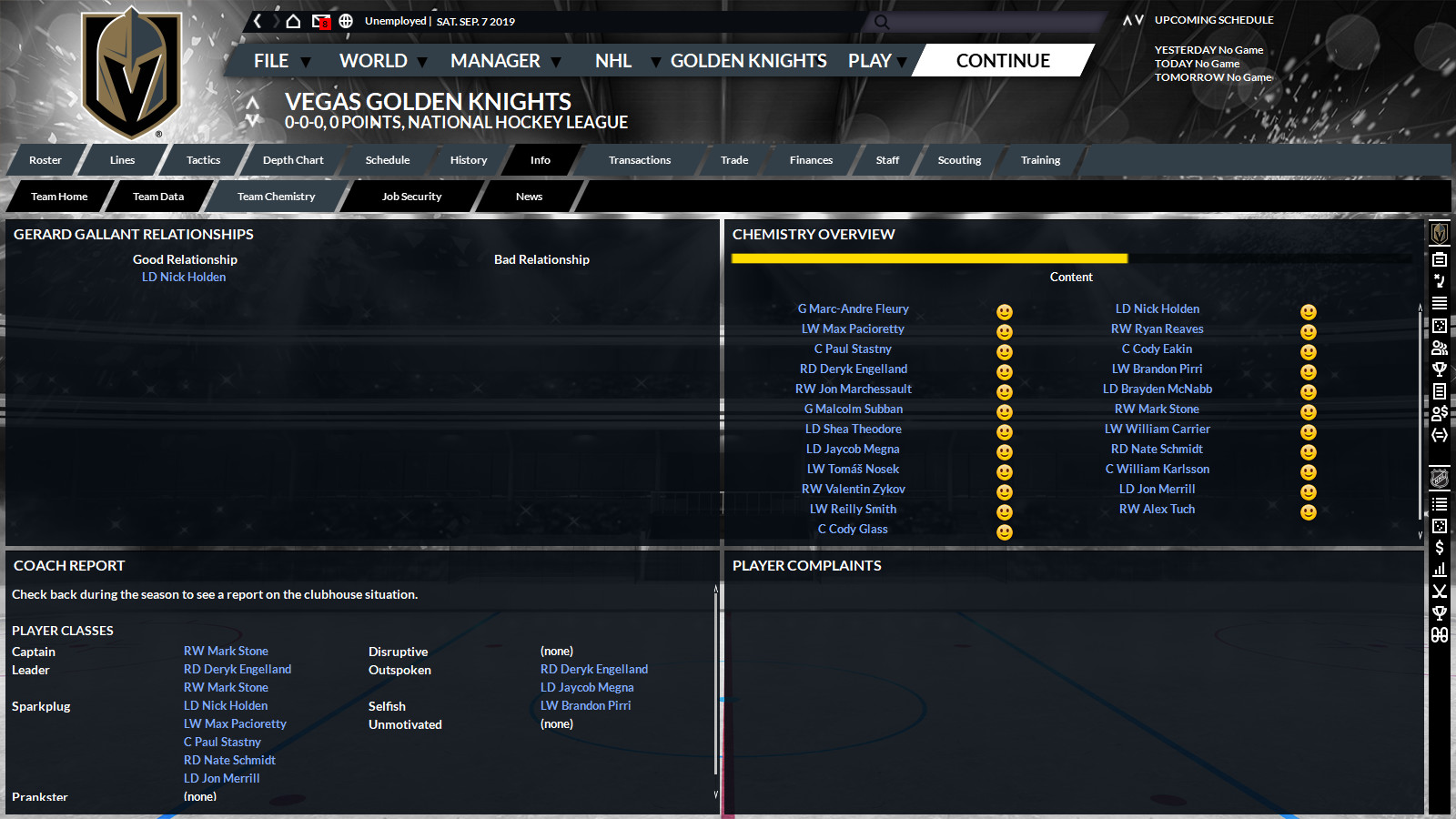Image resolution: width=1456 pixels, height=819 pixels.
Task: Open the Transactions tab
Action: click(x=639, y=159)
